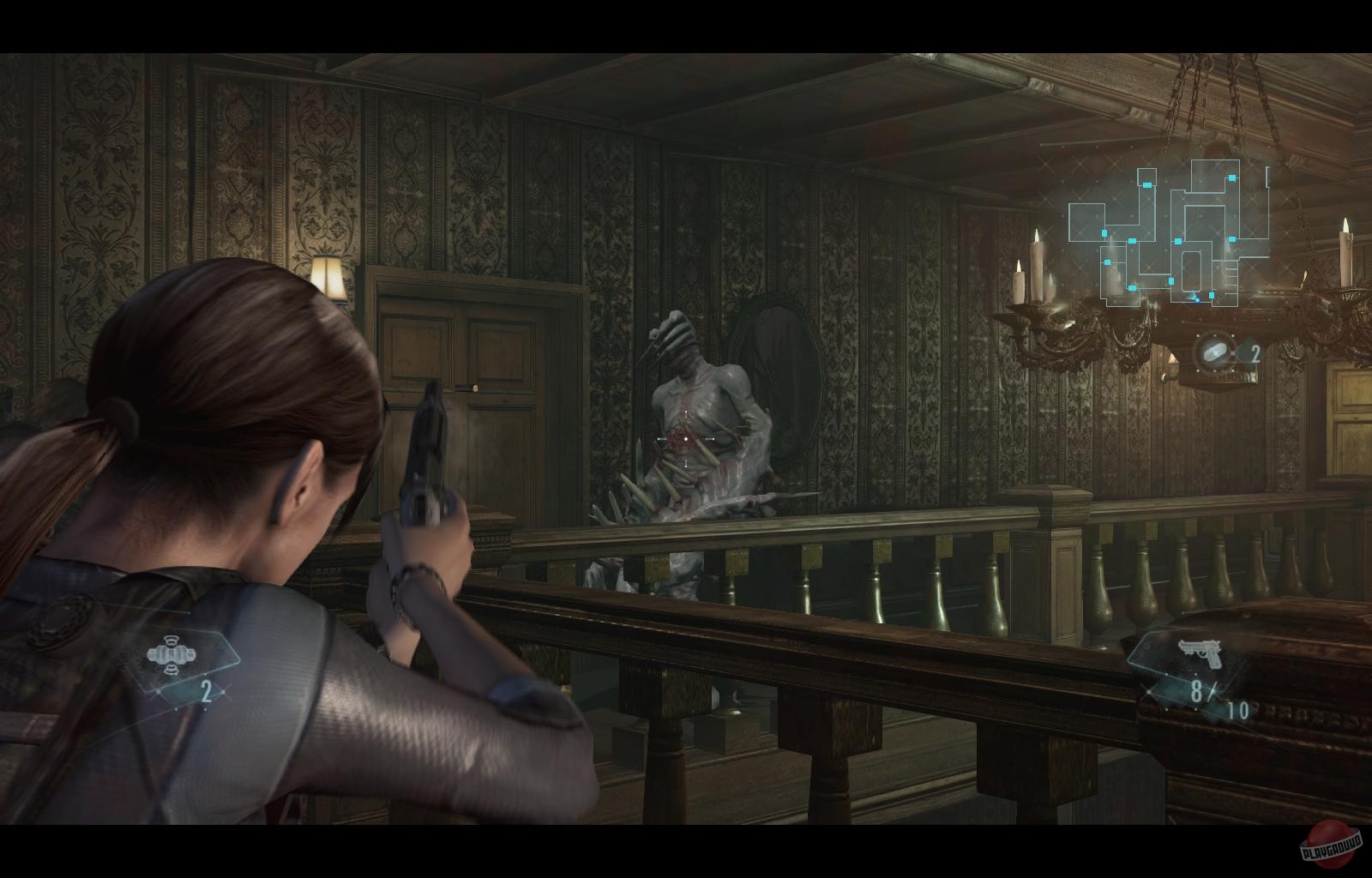This screenshot has height=878, width=1372.
Task: Click the reserve ammo count of 10
Action: coord(1238,710)
